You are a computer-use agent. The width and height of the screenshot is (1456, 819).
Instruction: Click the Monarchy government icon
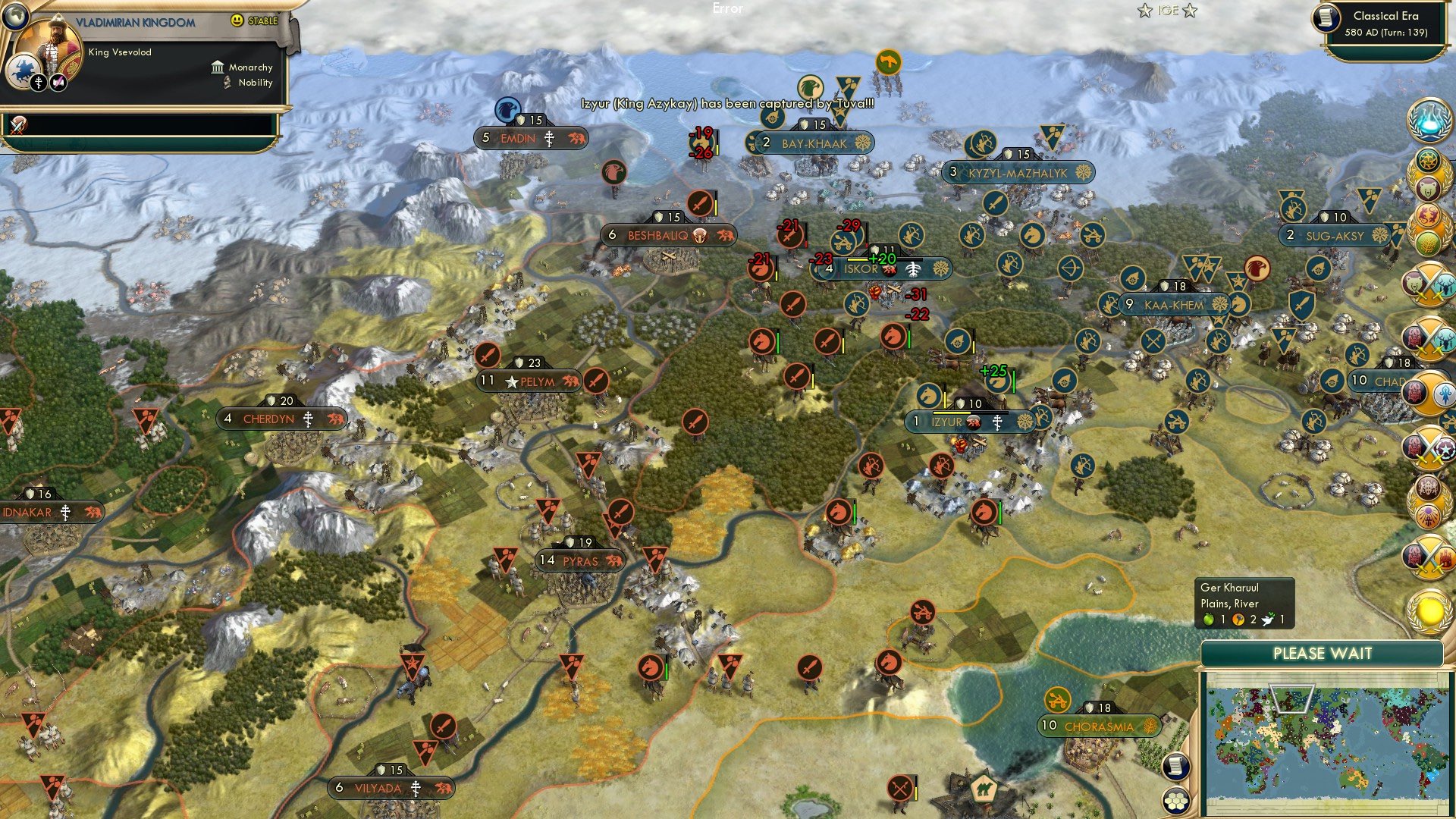click(218, 67)
